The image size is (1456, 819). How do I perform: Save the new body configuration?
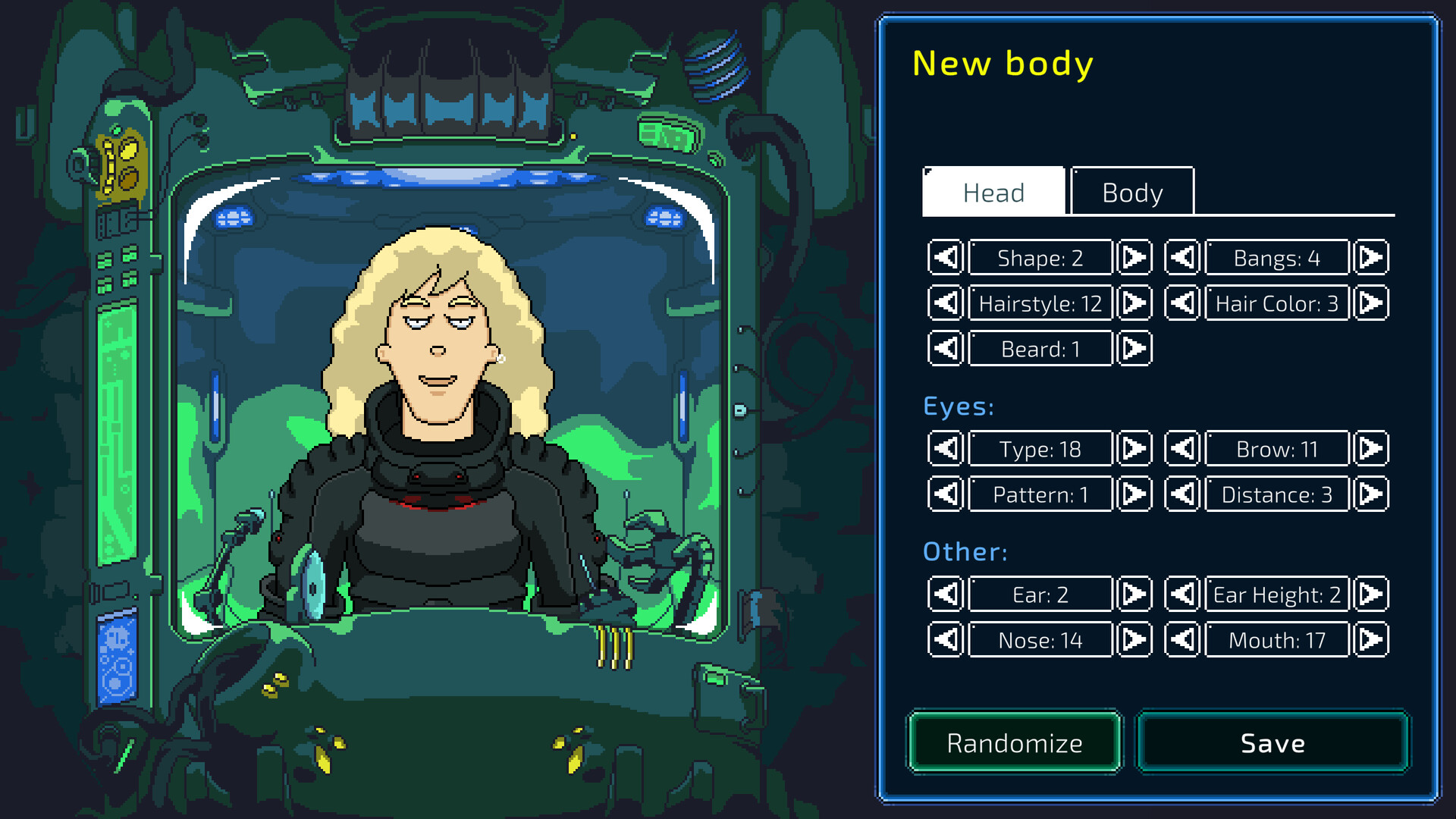pos(1272,743)
